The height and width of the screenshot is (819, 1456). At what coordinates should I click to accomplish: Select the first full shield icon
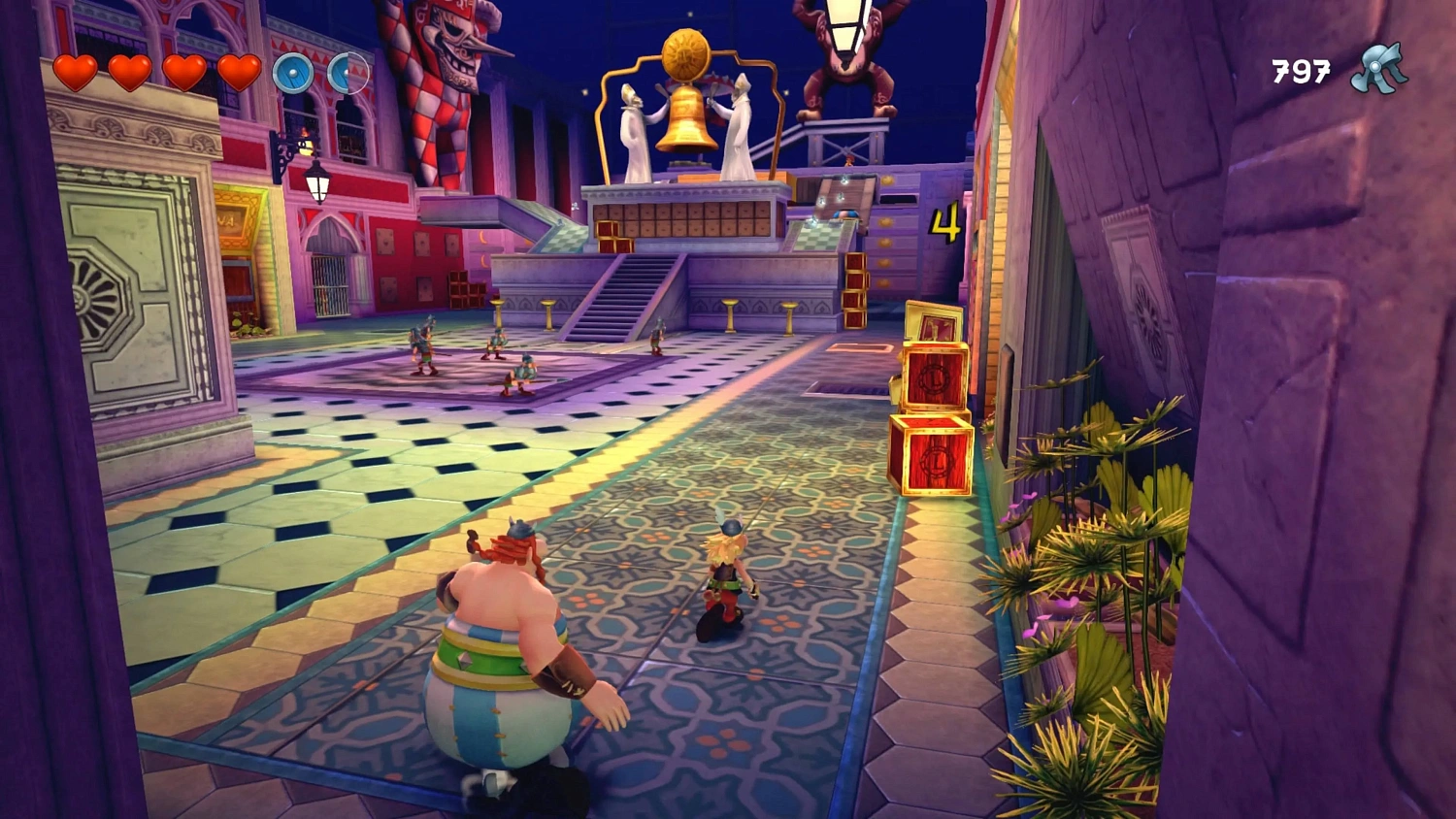click(x=293, y=73)
